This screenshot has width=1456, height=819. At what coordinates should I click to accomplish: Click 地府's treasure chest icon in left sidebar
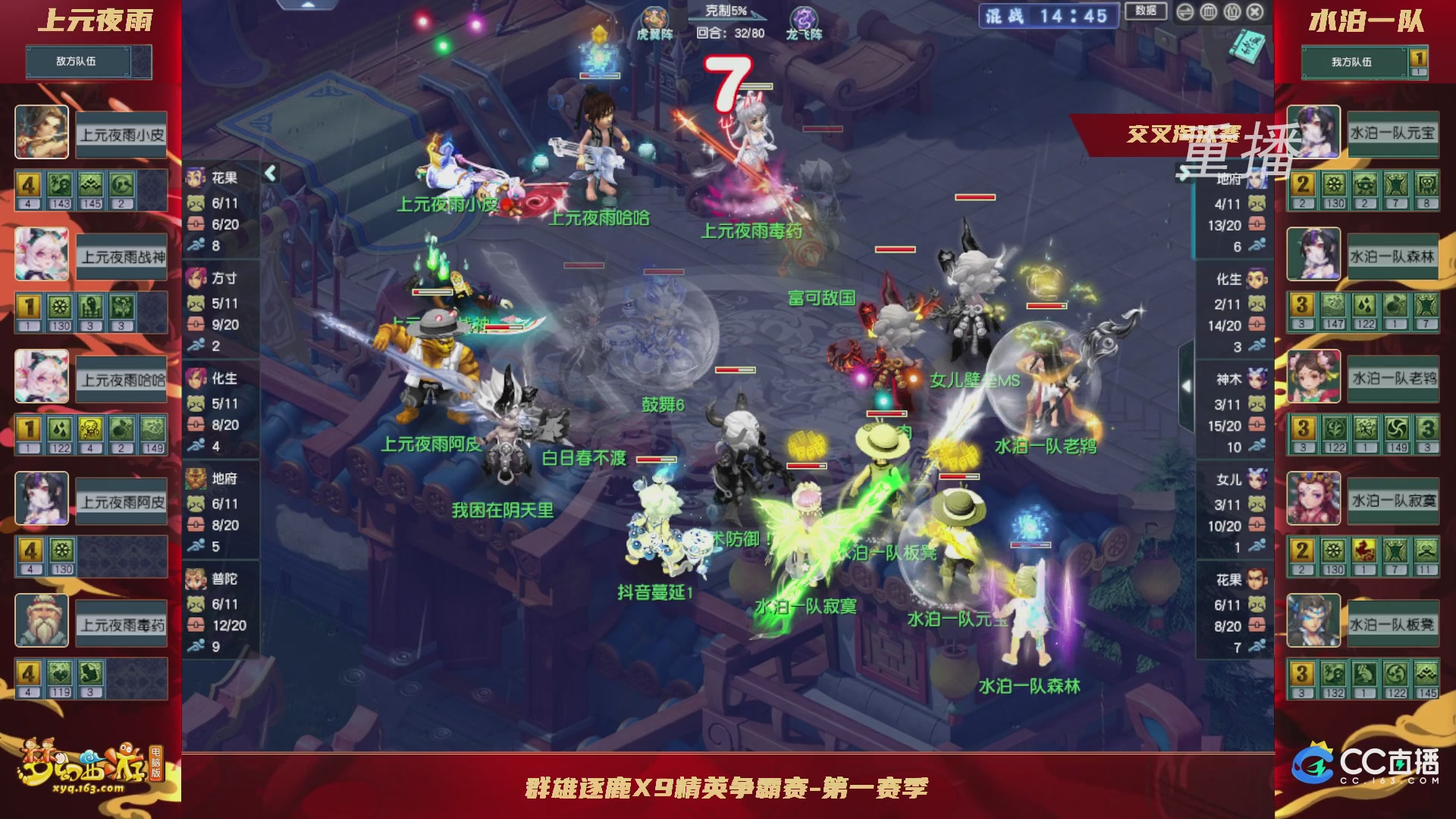click(x=196, y=523)
